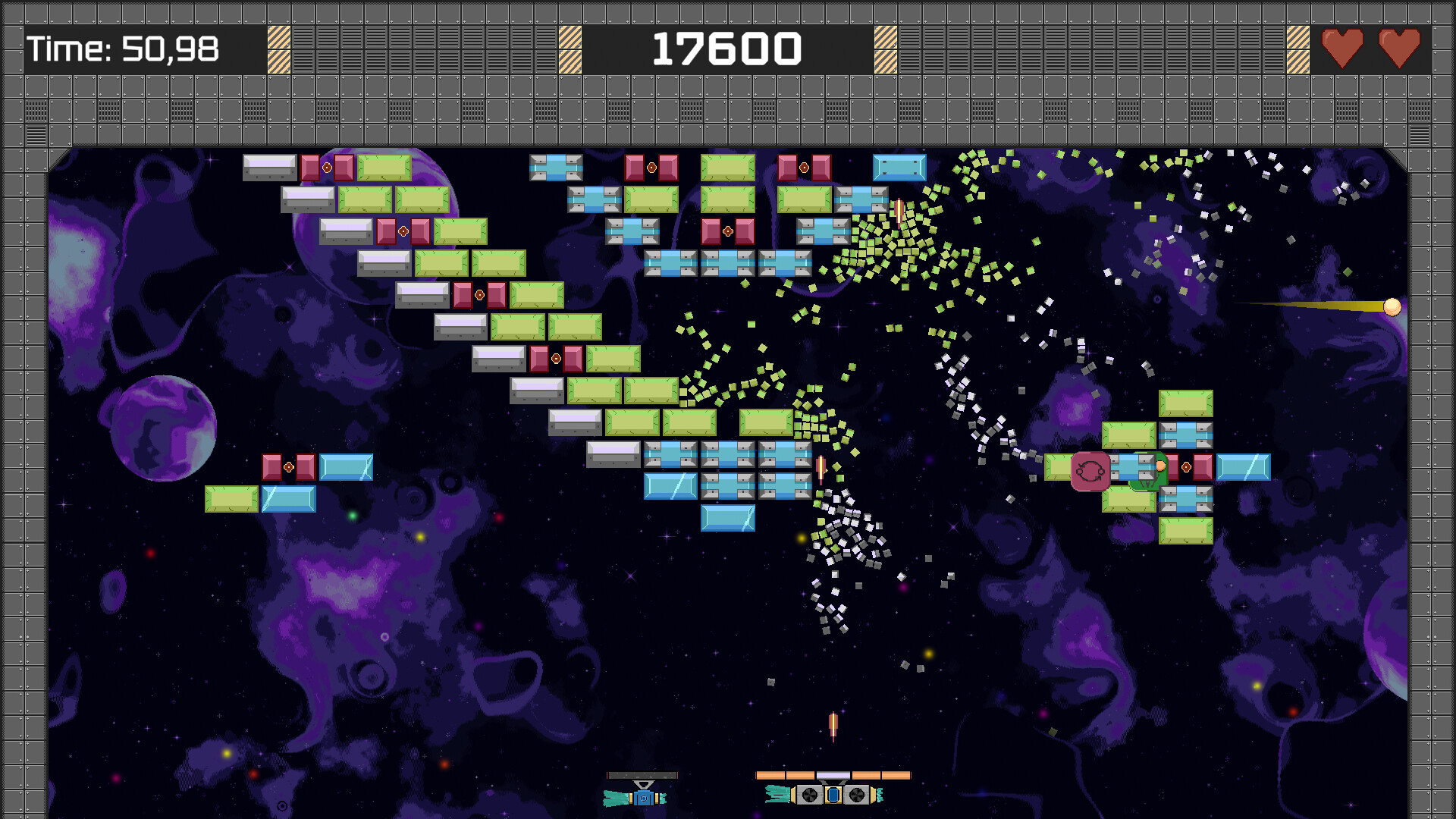Image resolution: width=1456 pixels, height=819 pixels.
Task: Select the score display showing 17600
Action: (726, 48)
